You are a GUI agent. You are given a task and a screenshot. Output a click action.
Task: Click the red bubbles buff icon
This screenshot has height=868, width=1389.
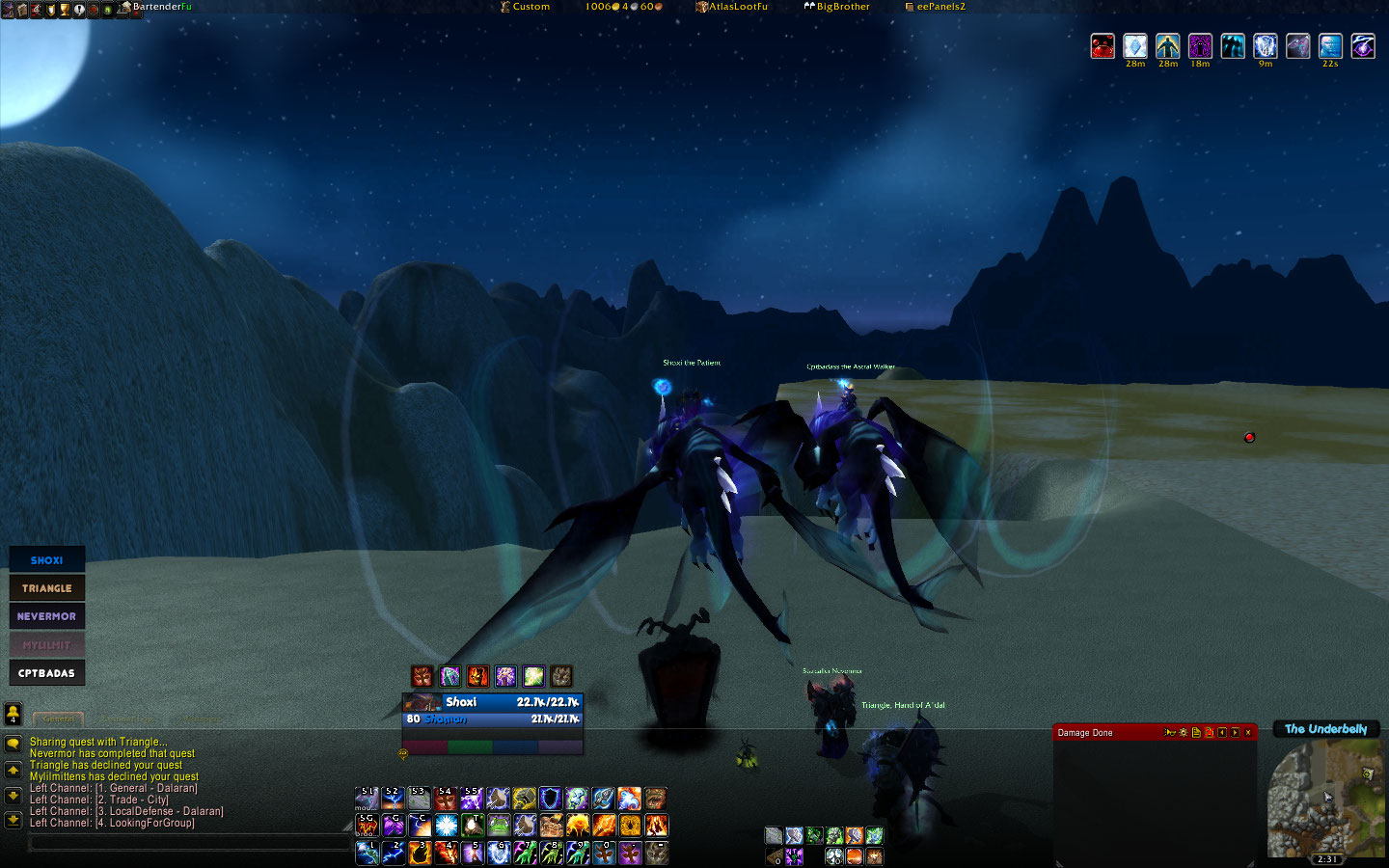1103,45
